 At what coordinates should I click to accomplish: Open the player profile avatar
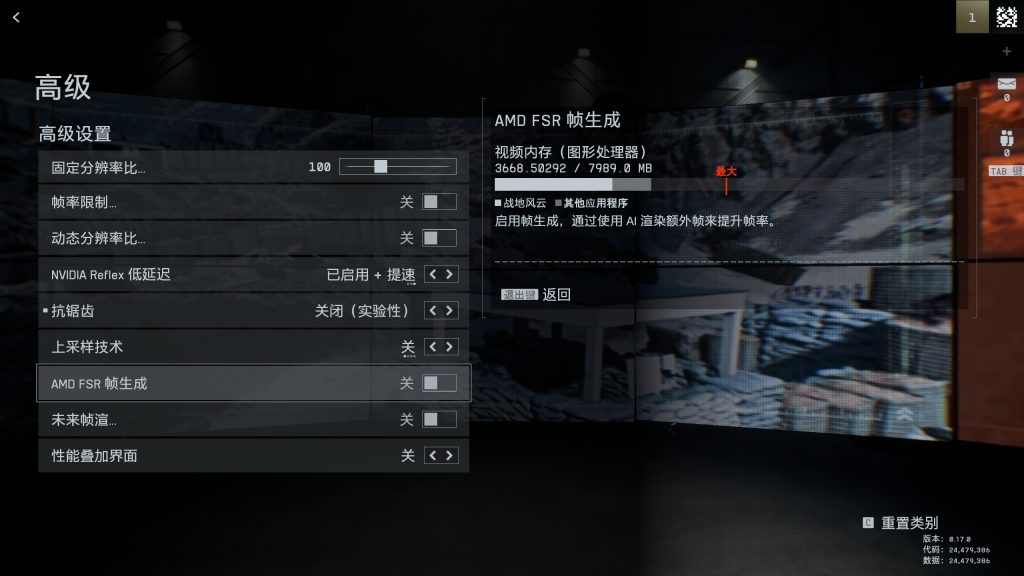[x=1006, y=16]
